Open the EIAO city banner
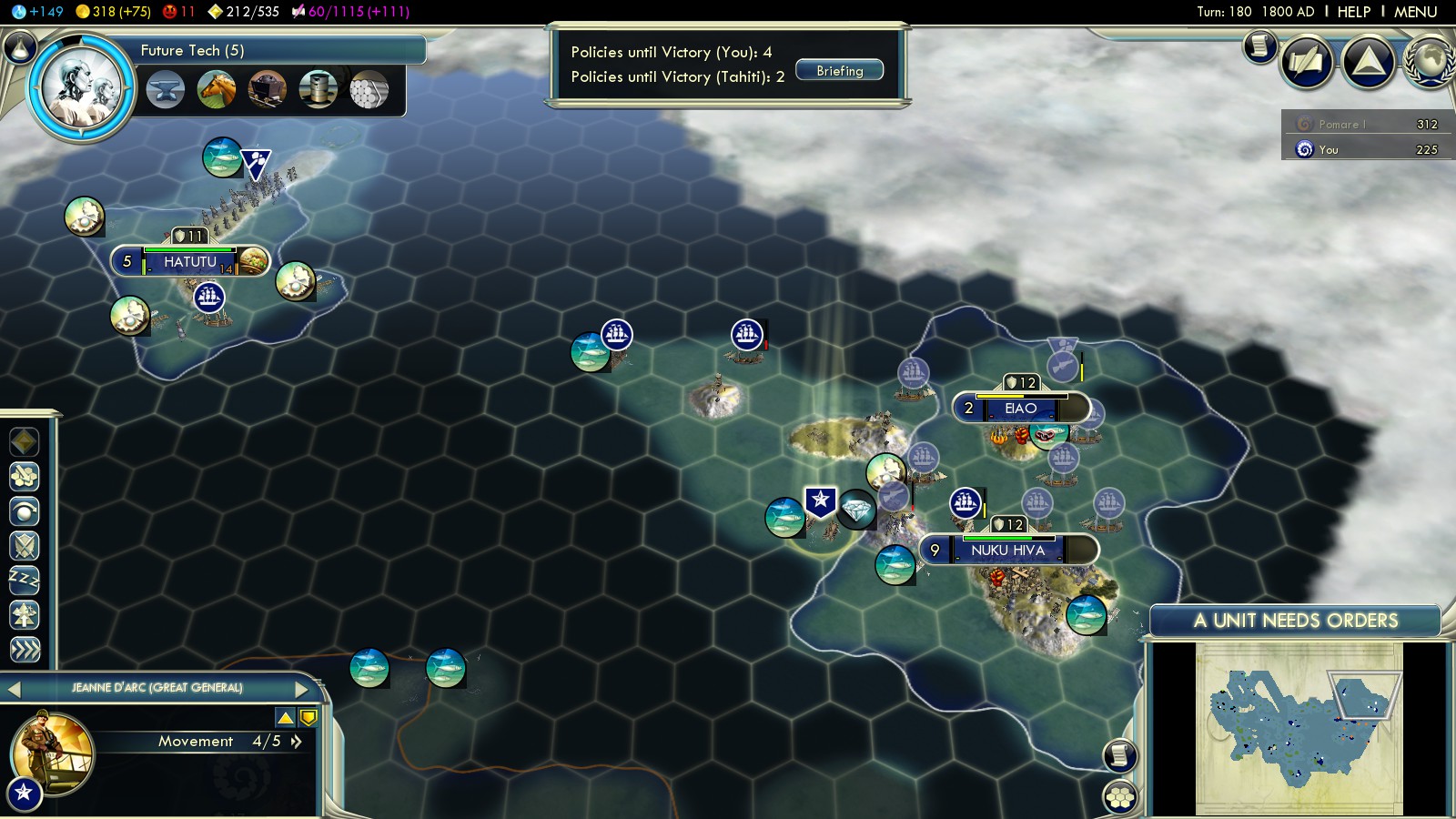The image size is (1456, 819). click(1020, 409)
